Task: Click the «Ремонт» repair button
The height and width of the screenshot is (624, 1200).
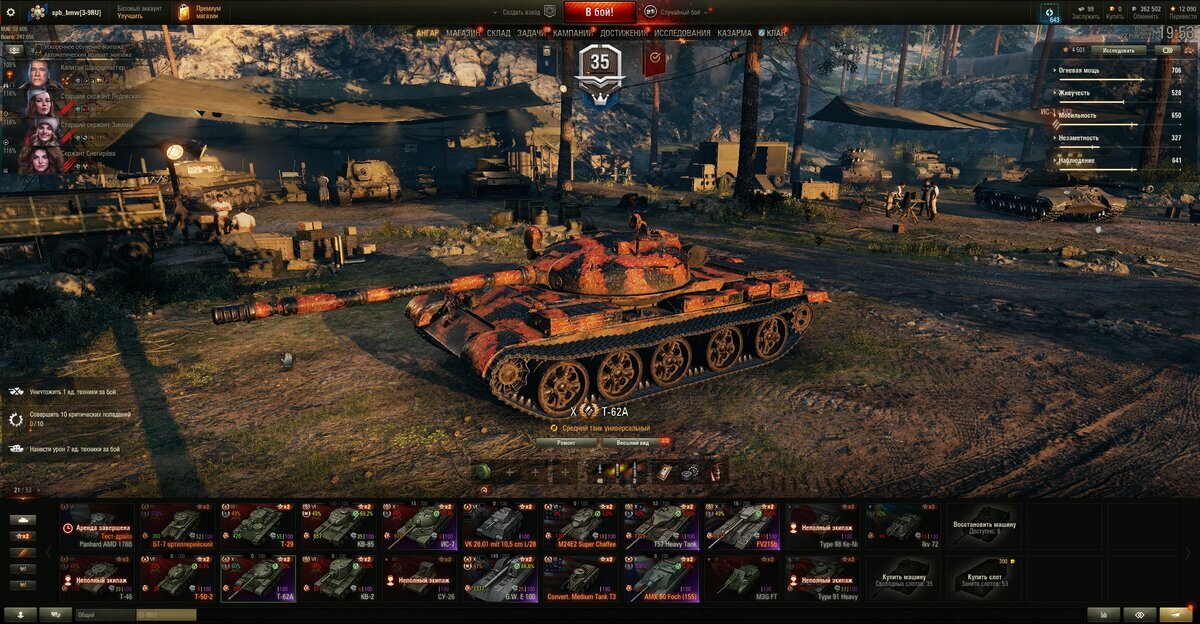Action: (x=567, y=441)
